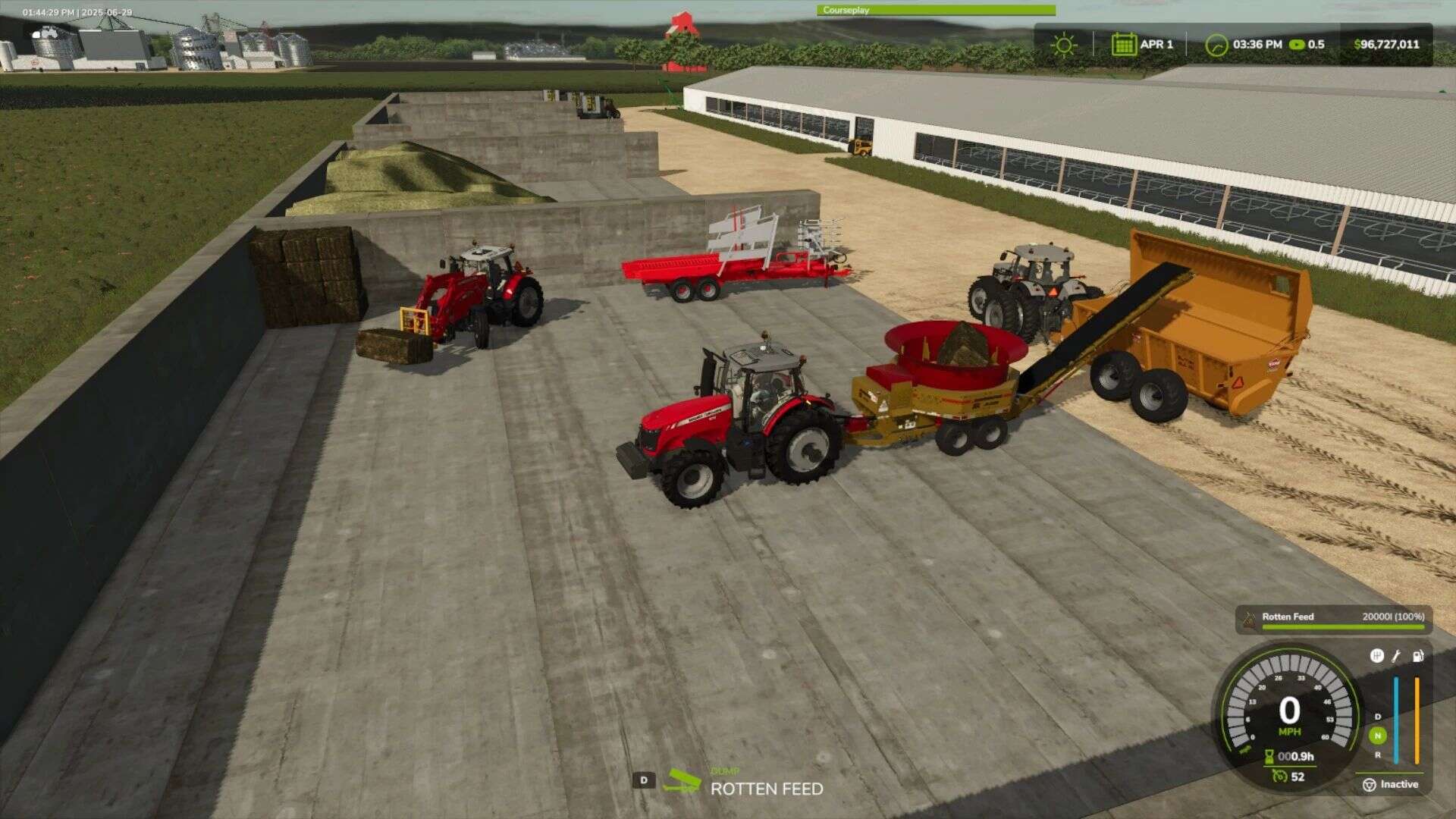Click the steering wheel Inactive cruise icon
The image size is (1456, 819).
1370,784
